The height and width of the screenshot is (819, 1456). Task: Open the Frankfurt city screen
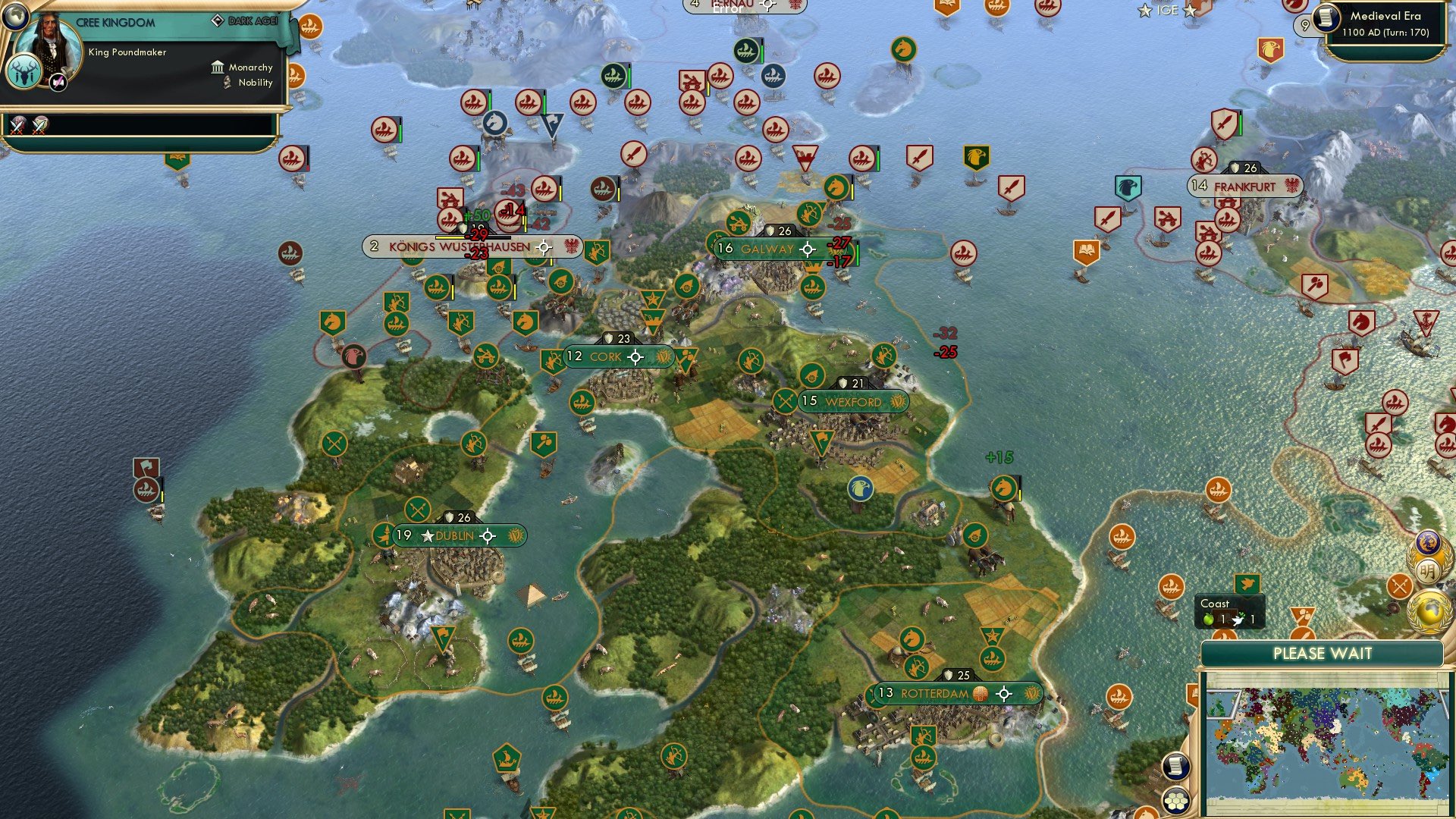pyautogui.click(x=1244, y=184)
